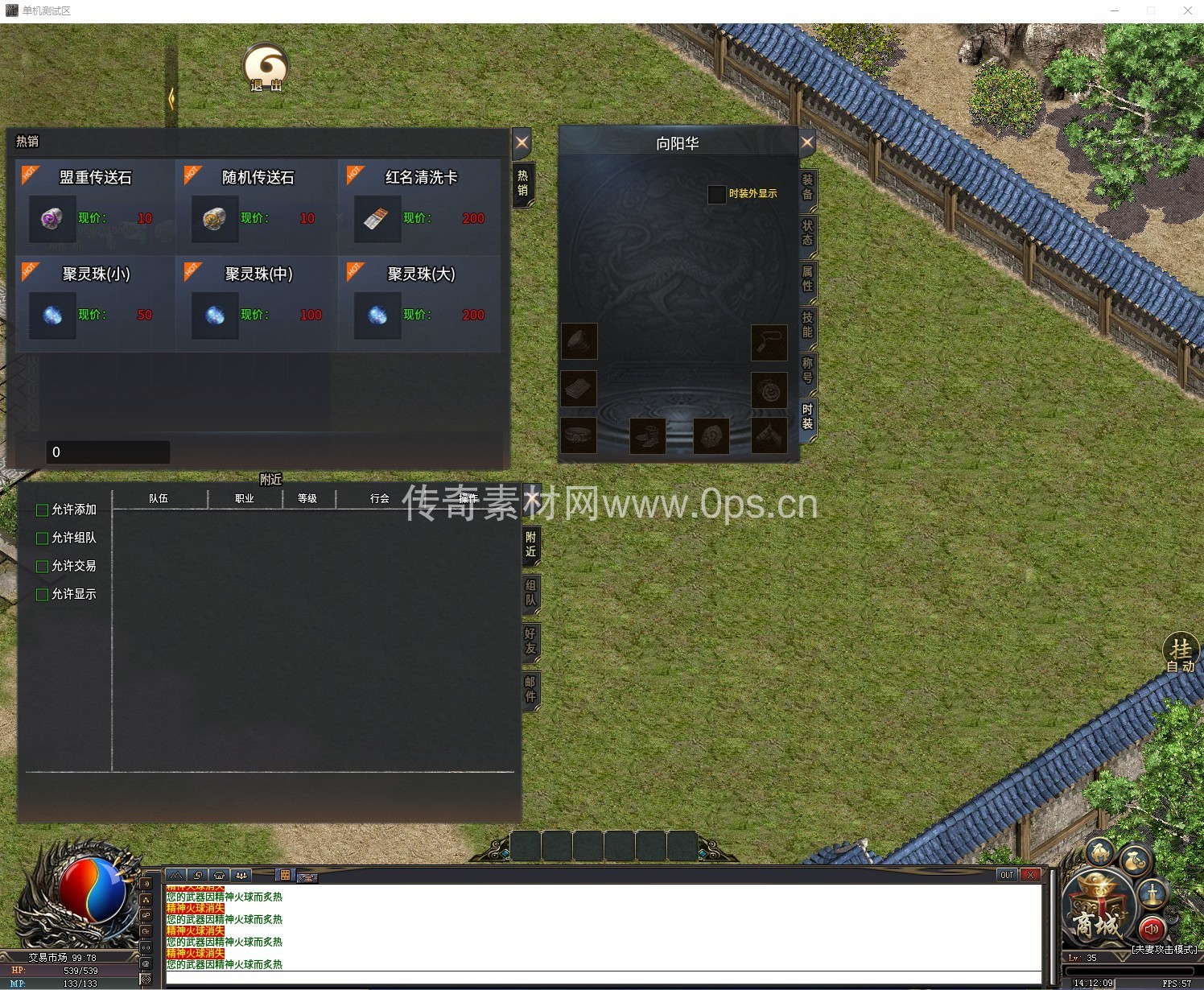Image resolution: width=1204 pixels, height=990 pixels.
Task: Purchase the 红名清洗卡 item
Action: pyautogui.click(x=377, y=218)
